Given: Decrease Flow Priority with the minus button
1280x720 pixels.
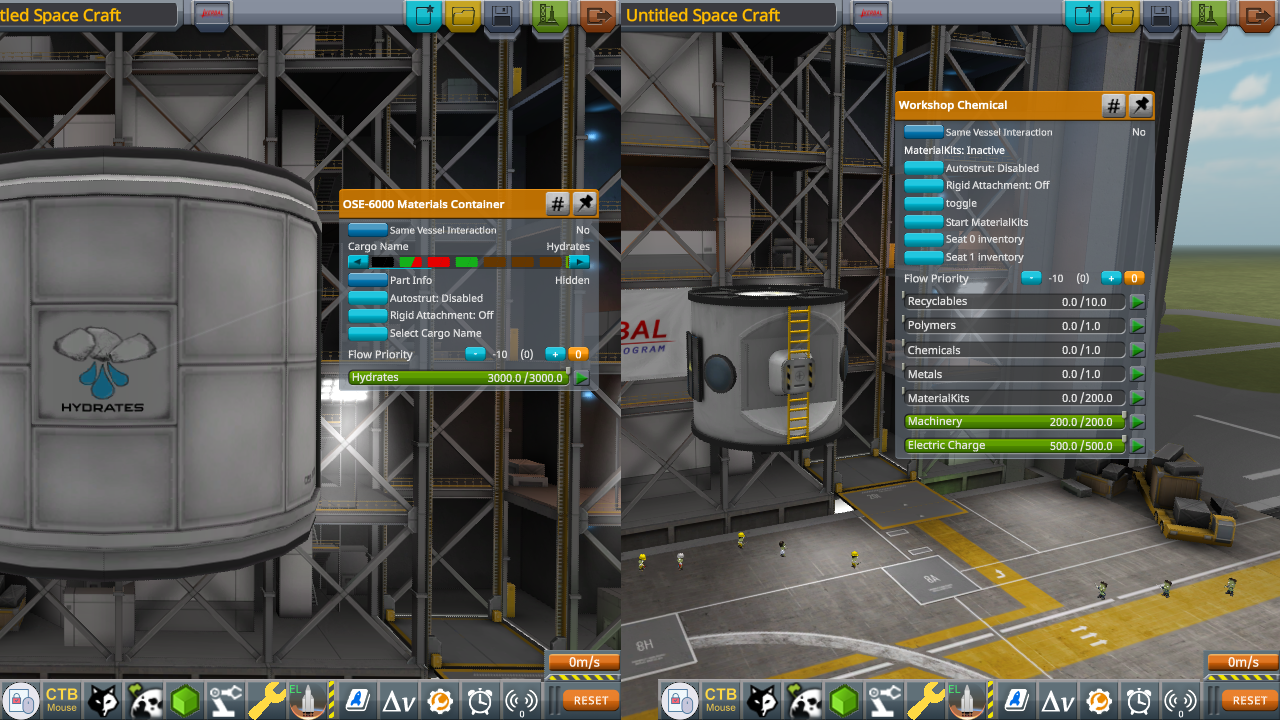Looking at the screenshot, I should tap(475, 353).
